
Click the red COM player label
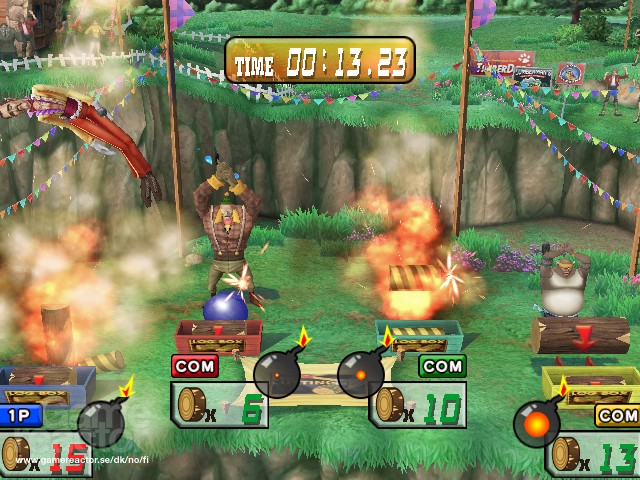coord(195,366)
